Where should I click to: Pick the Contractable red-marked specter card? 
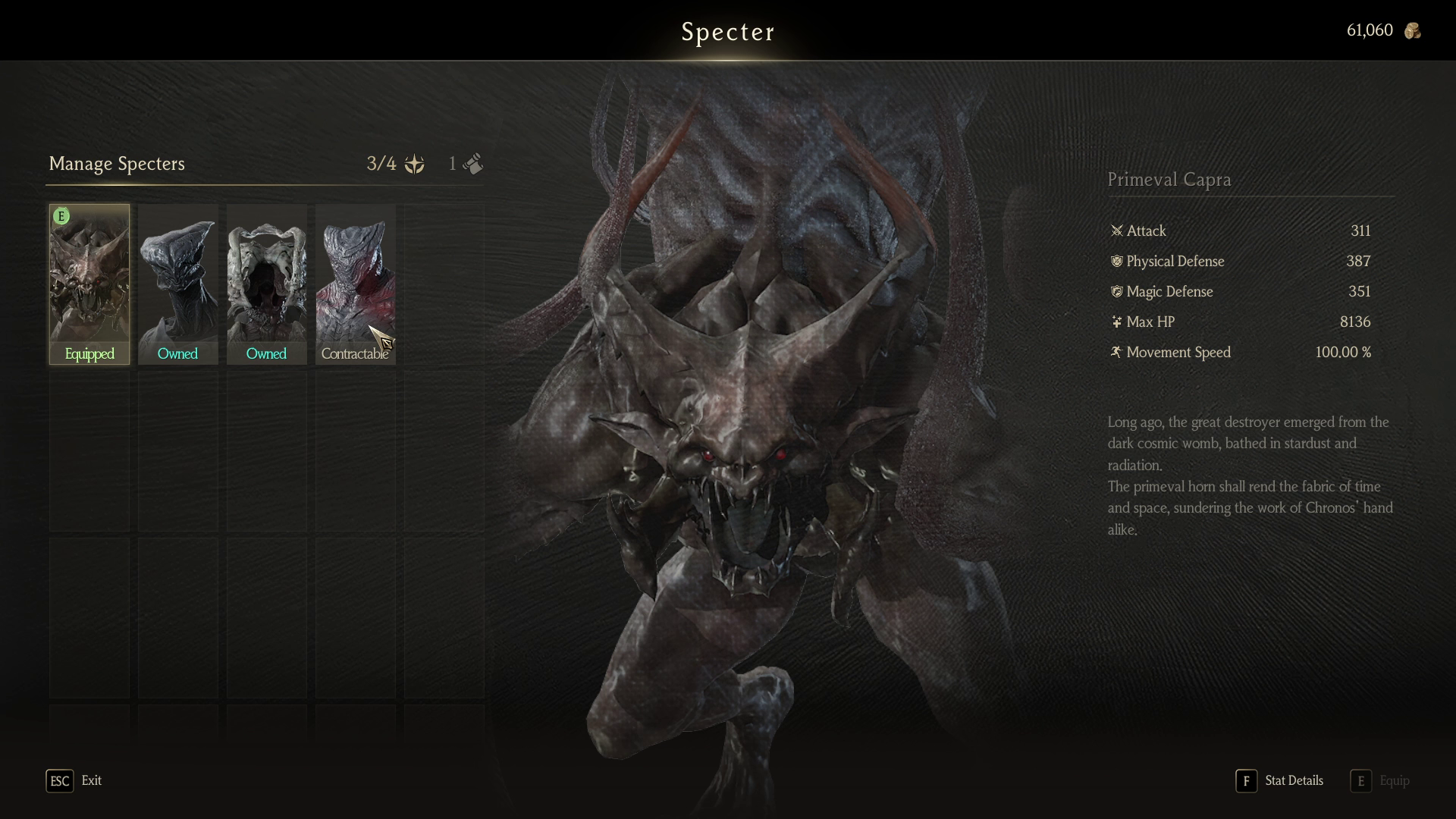click(355, 284)
